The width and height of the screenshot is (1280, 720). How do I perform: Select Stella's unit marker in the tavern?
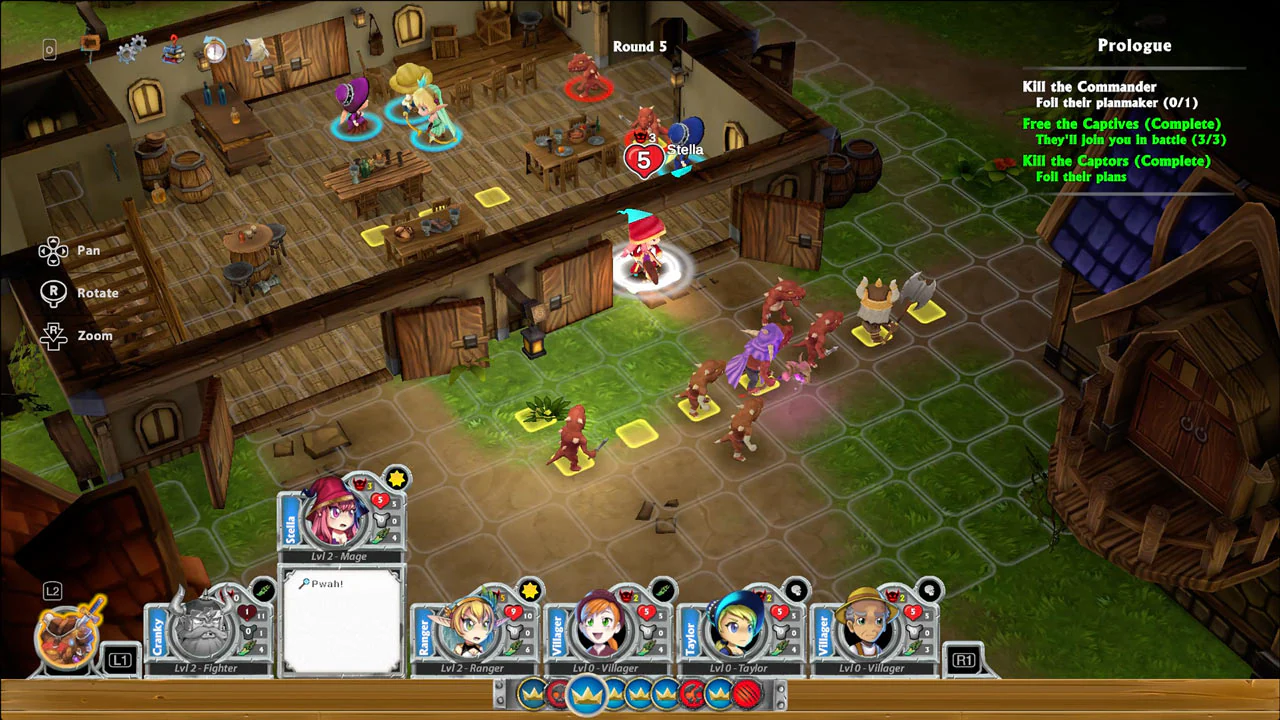pyautogui.click(x=685, y=147)
